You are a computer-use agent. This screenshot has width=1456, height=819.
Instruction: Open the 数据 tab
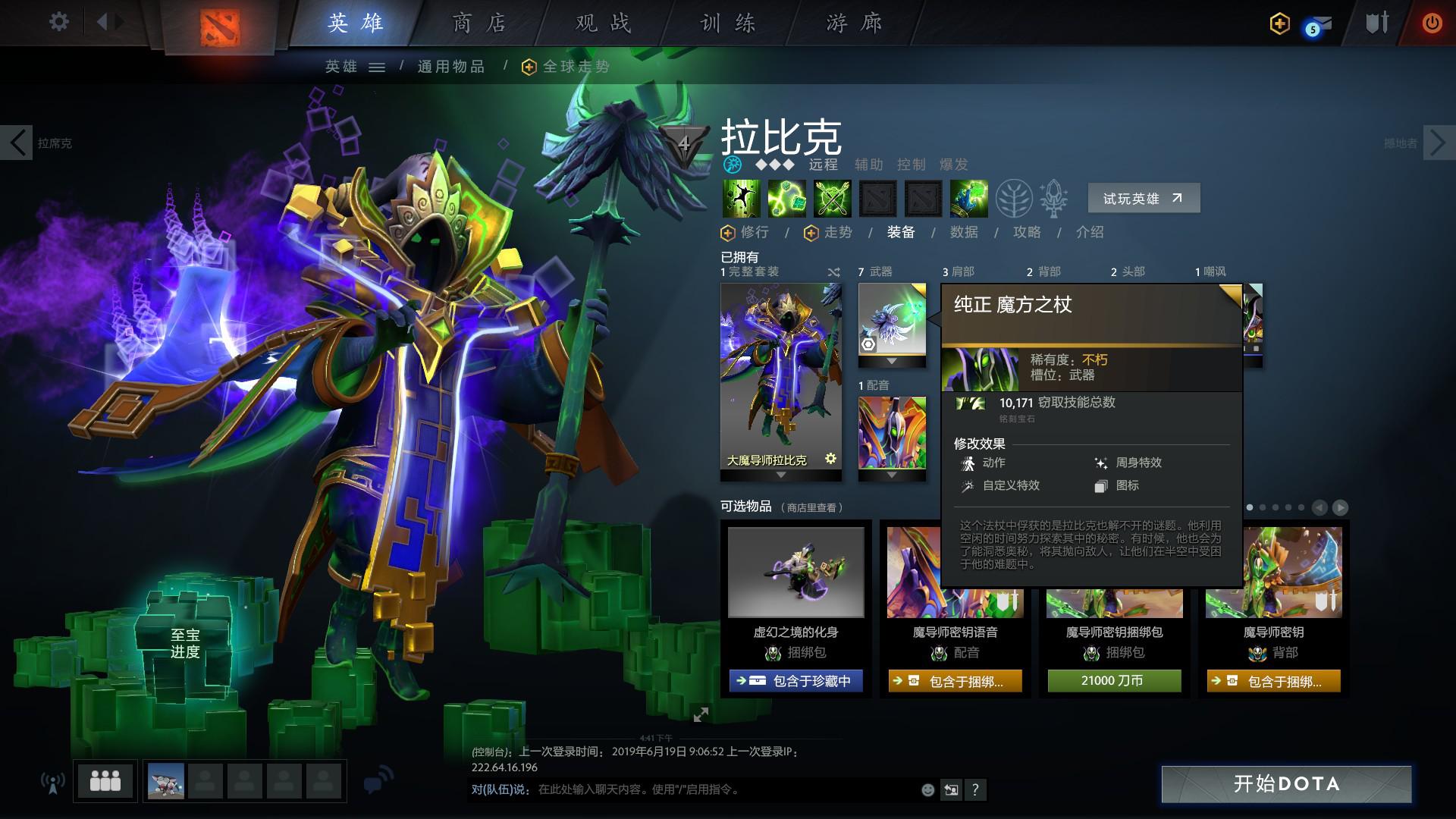pos(963,233)
